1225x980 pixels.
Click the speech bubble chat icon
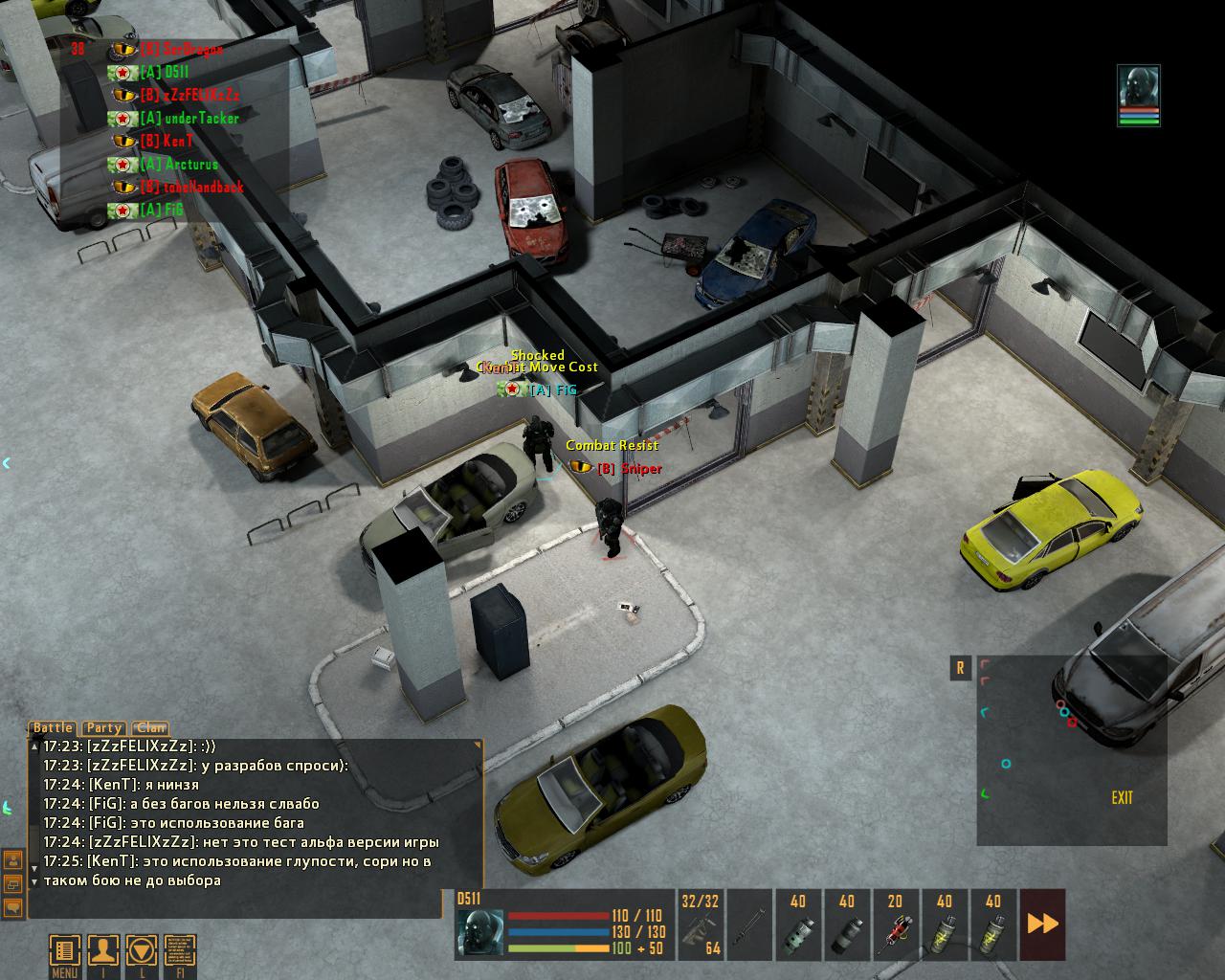[13, 905]
